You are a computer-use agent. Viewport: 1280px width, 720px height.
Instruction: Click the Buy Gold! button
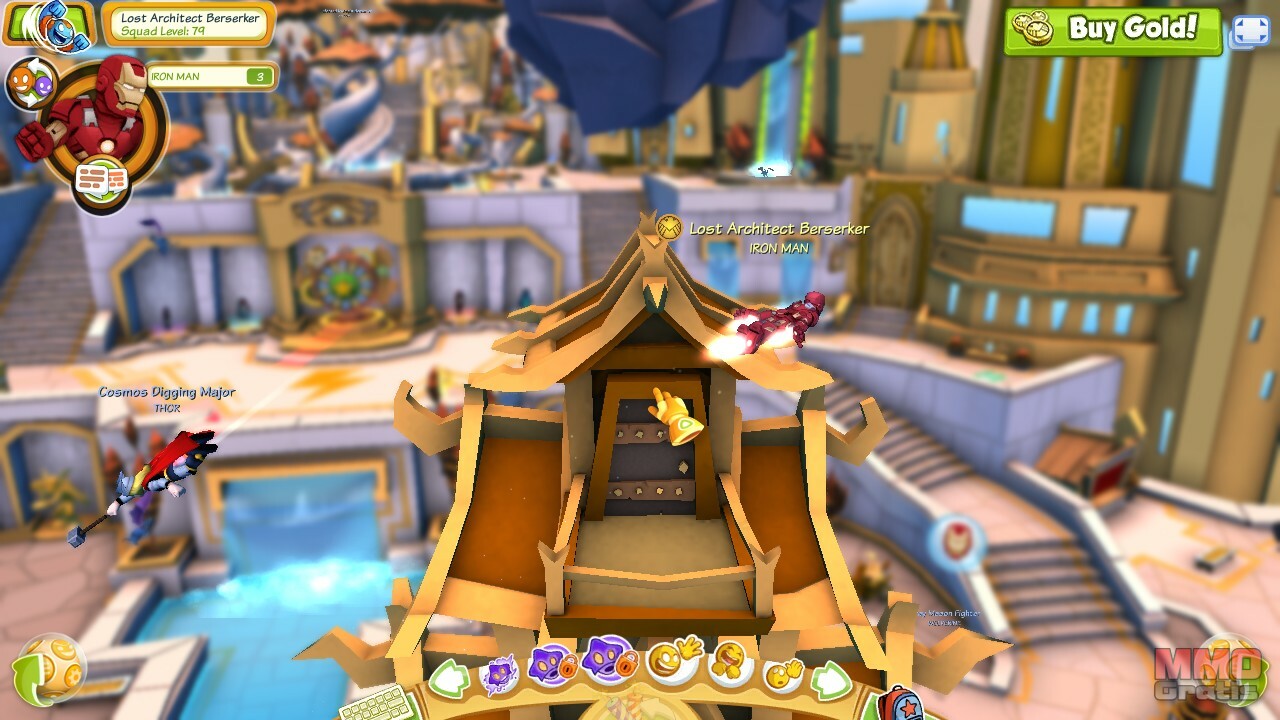[x=1113, y=30]
